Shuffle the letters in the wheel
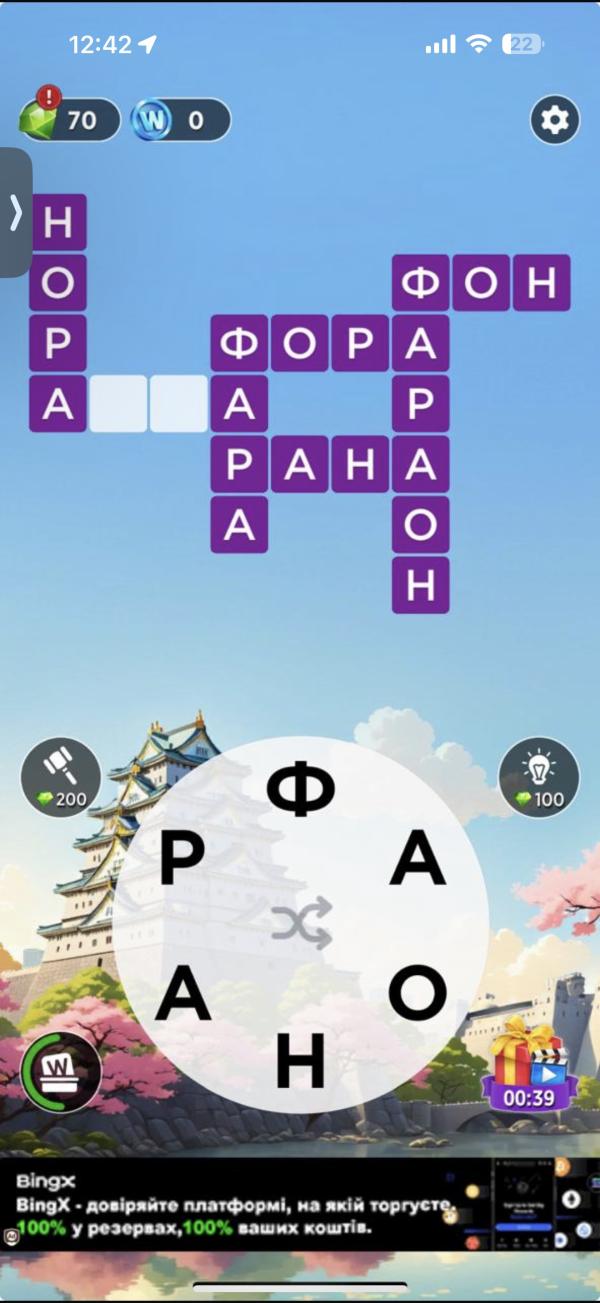Viewport: 600px width, 1303px height. (301, 925)
